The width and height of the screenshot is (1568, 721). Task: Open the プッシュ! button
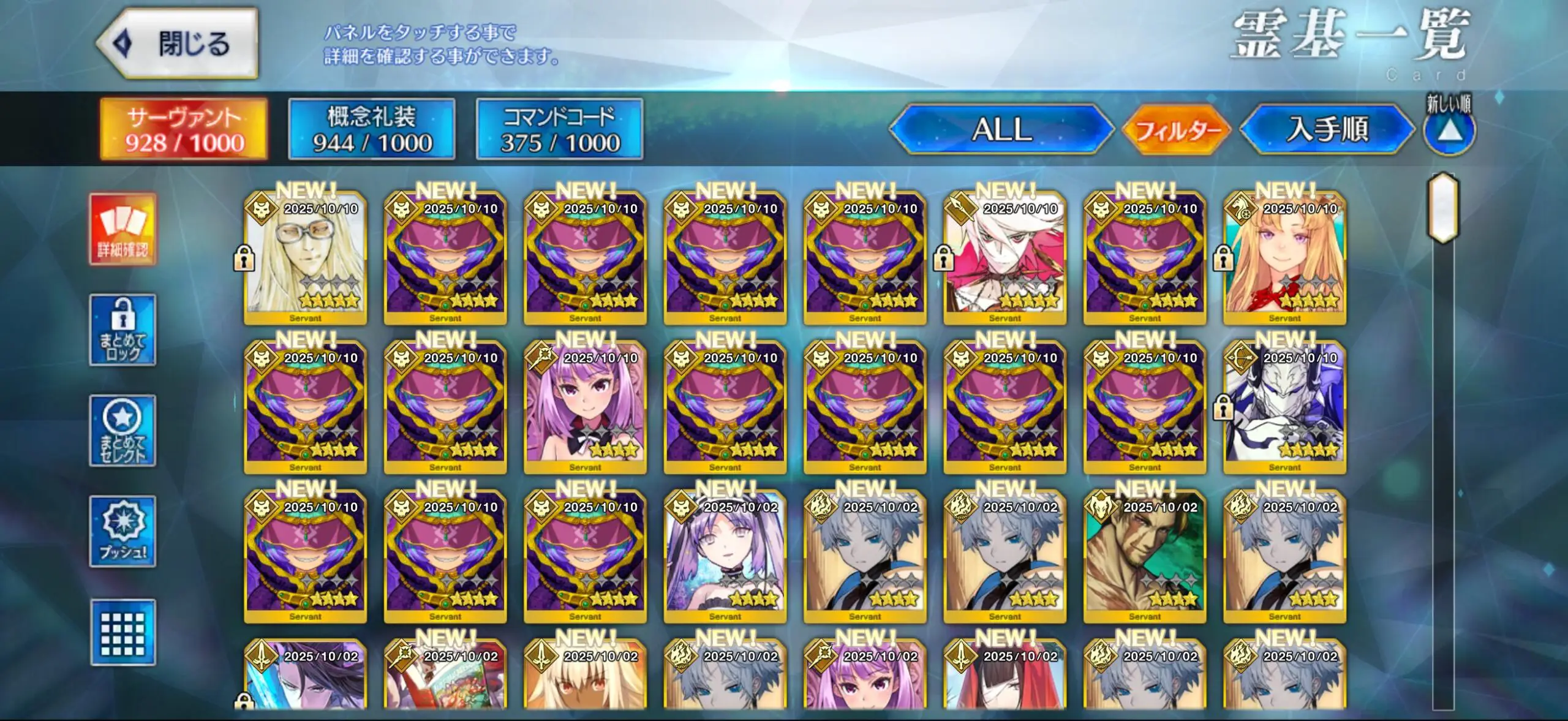tap(123, 531)
